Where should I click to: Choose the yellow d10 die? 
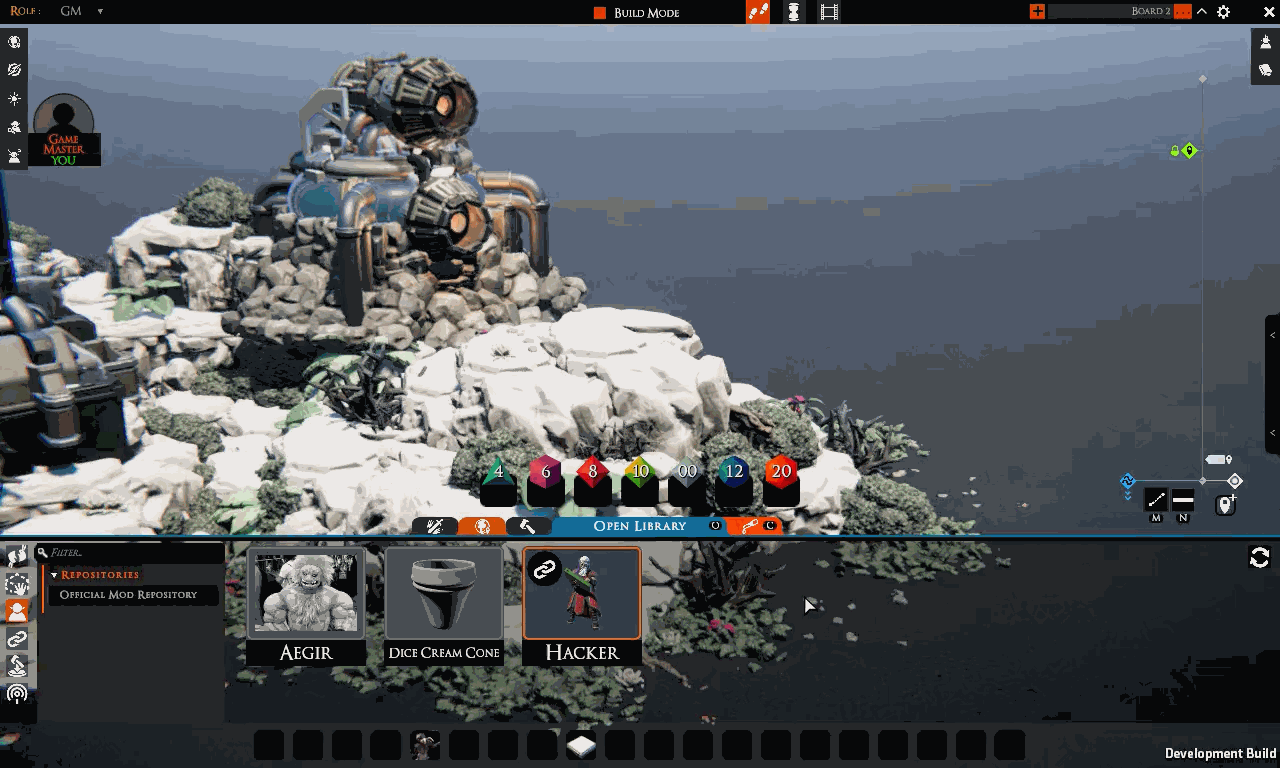640,473
